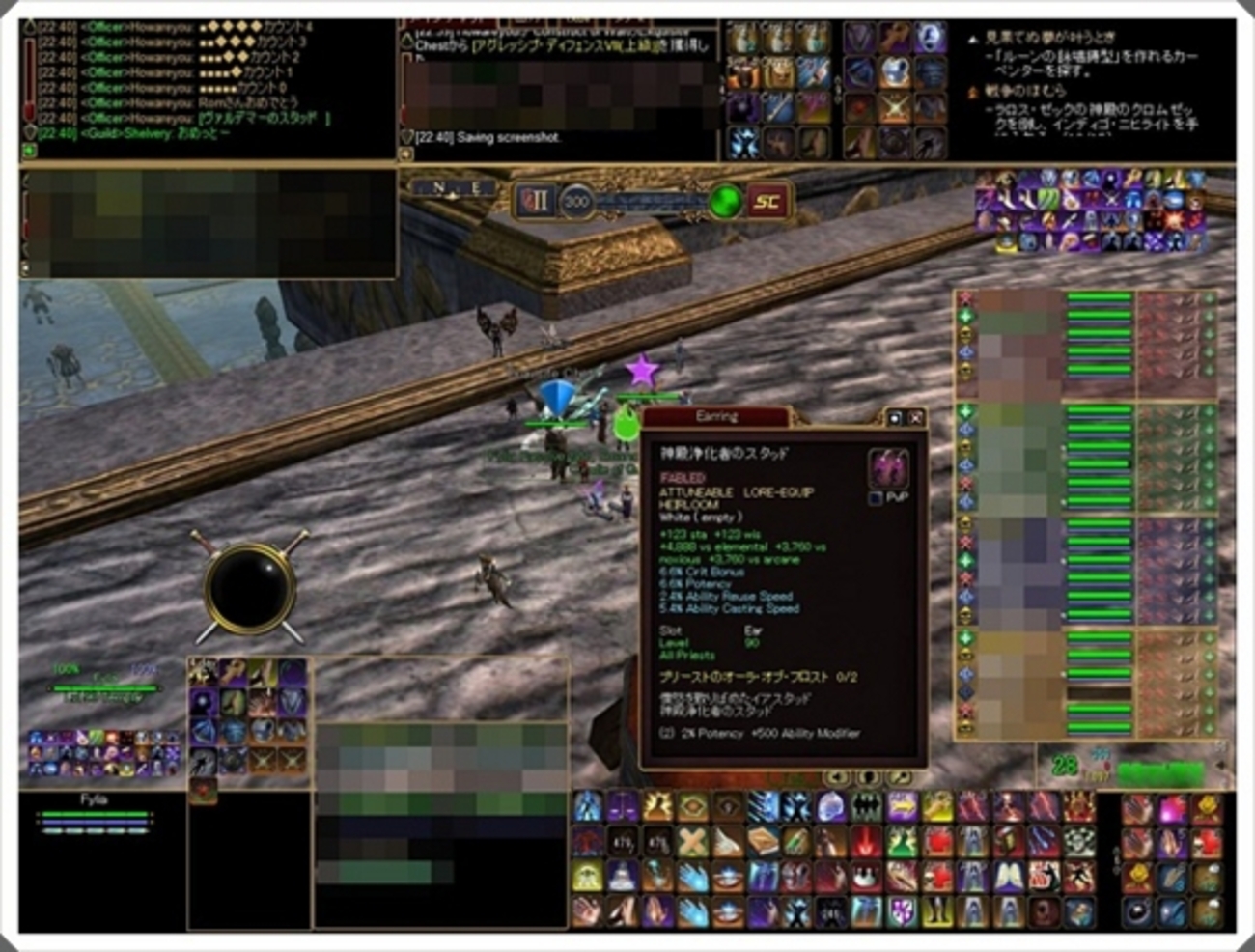Open the red SC marketplace button

767,201
